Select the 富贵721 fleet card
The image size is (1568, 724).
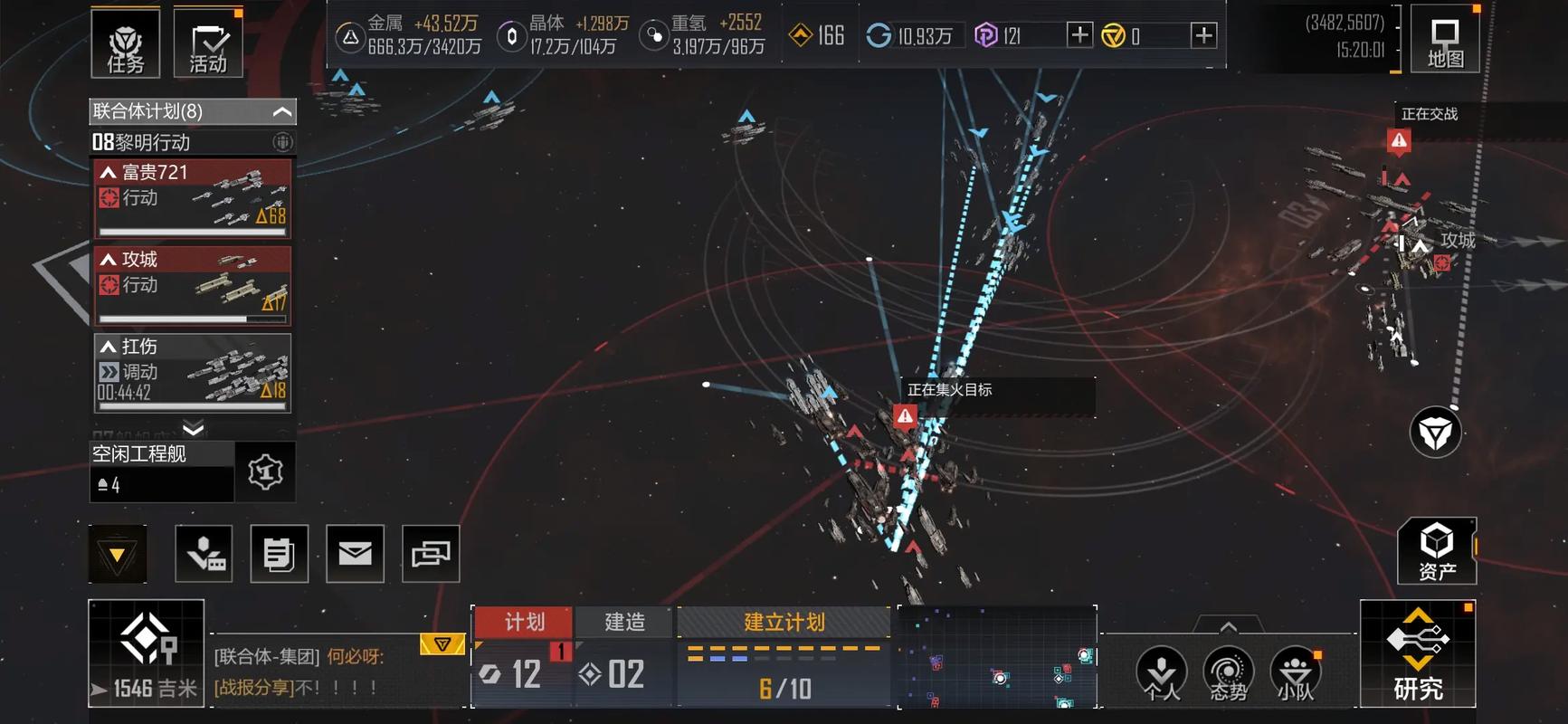pyautogui.click(x=193, y=198)
